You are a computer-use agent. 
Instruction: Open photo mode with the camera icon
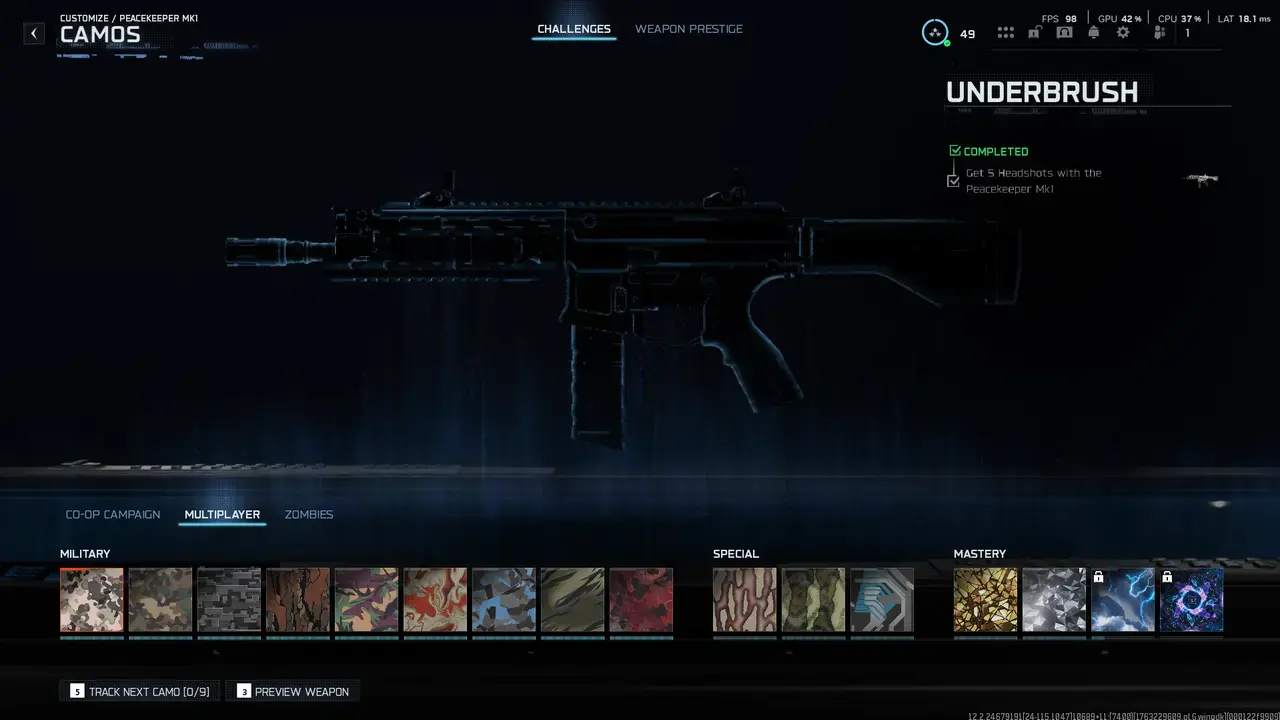tap(1064, 32)
